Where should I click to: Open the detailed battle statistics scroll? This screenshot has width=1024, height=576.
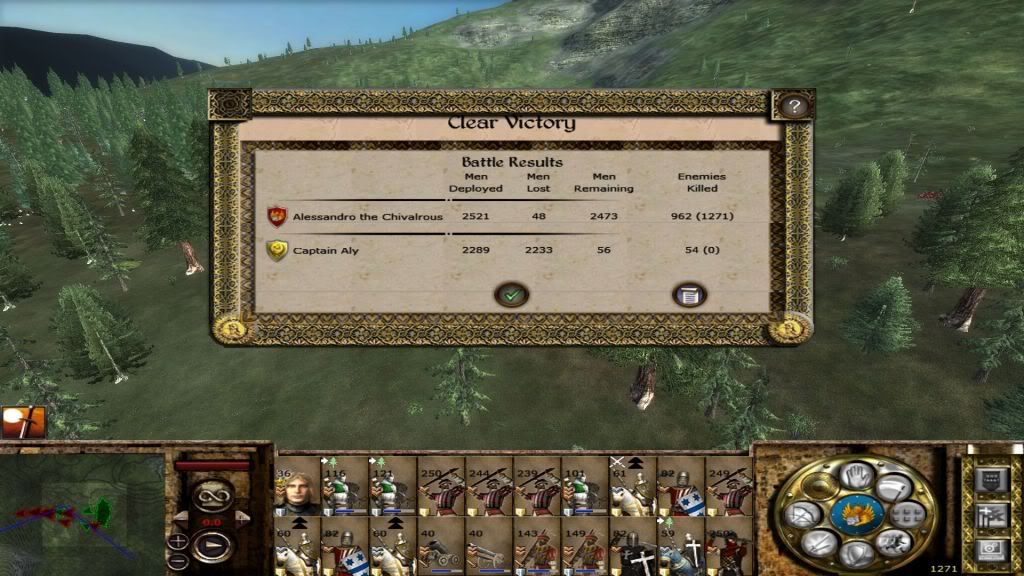click(x=689, y=295)
